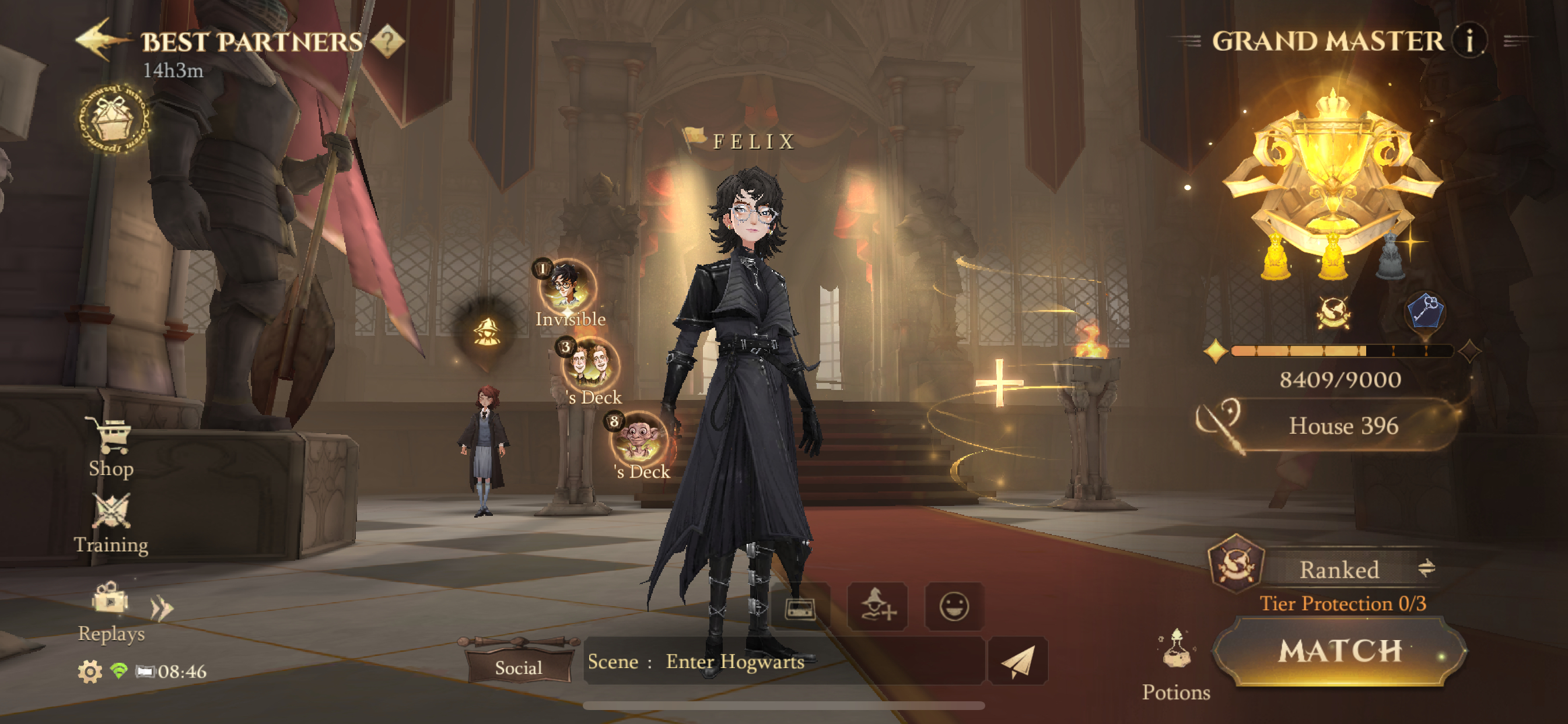Go back with the golden arrow

pyautogui.click(x=100, y=40)
